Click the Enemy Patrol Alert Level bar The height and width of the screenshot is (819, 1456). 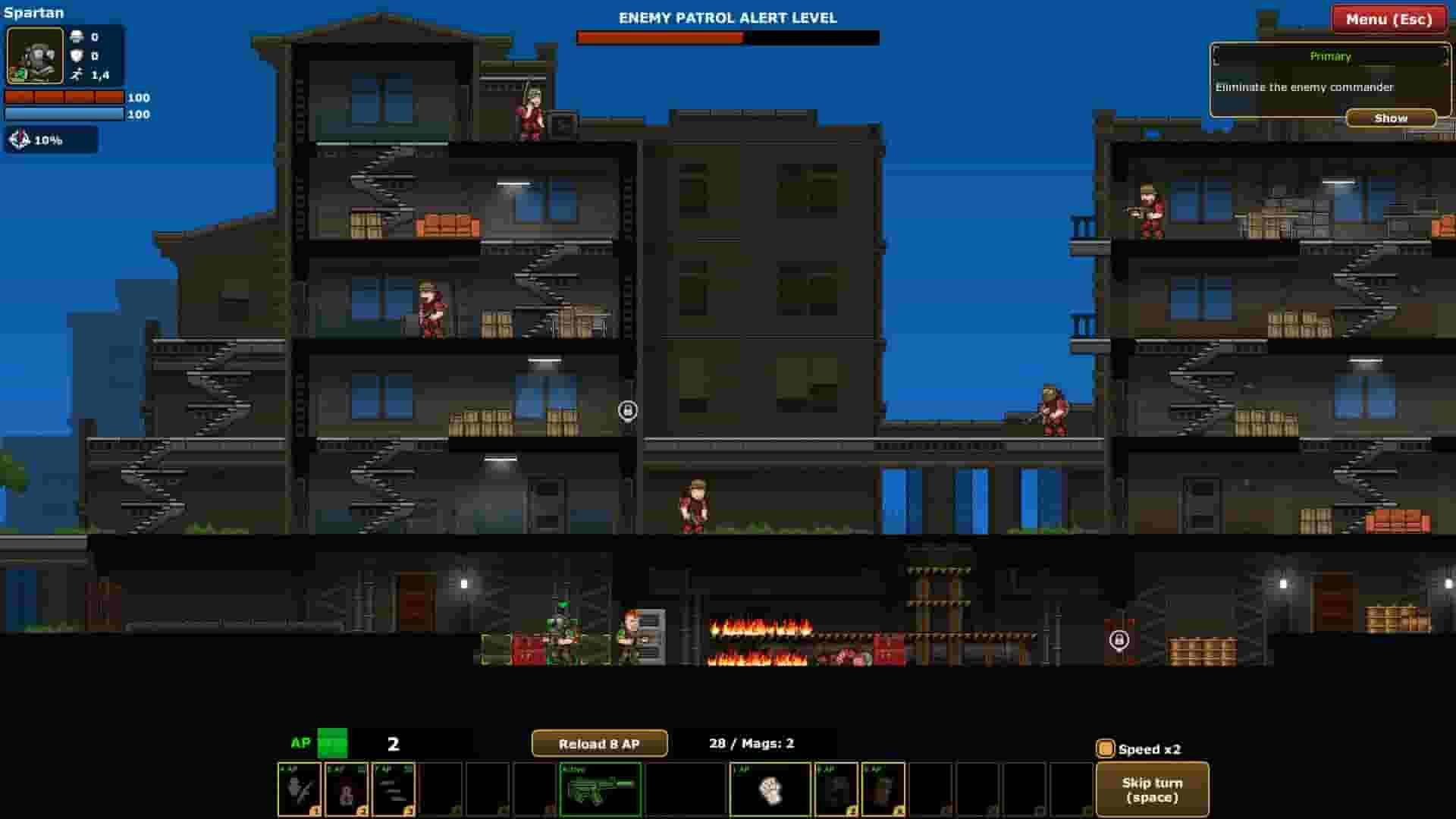tap(726, 36)
